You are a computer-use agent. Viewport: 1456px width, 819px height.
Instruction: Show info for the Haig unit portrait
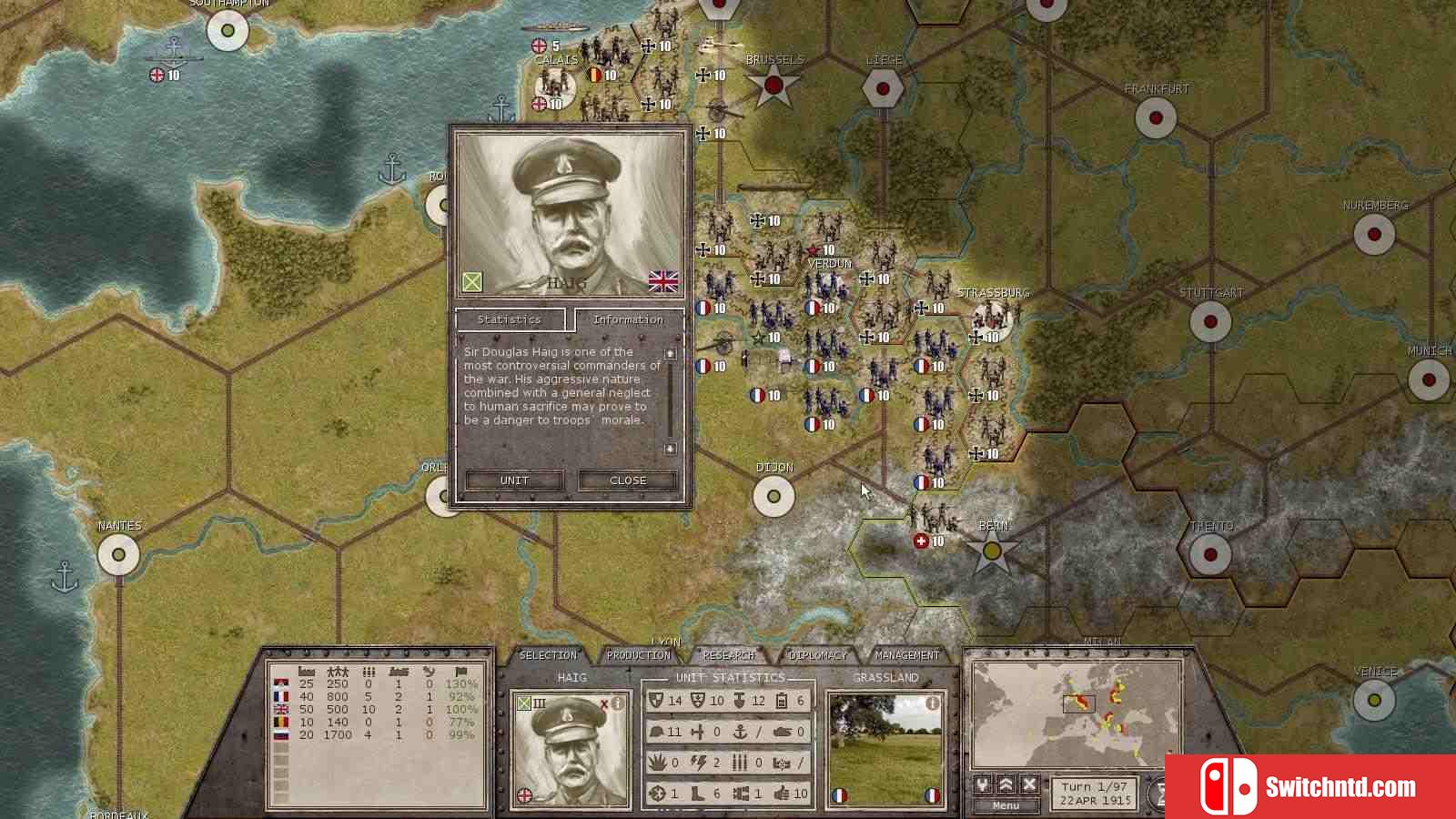click(x=618, y=703)
